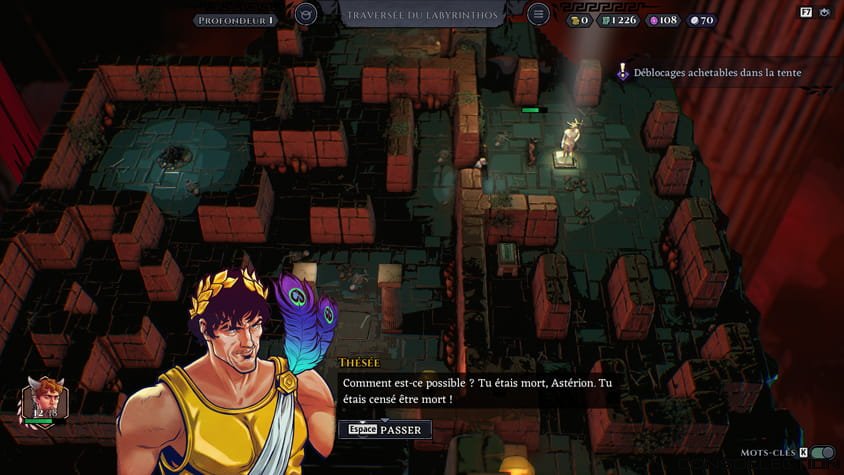Click the eye icon next to F7
The width and height of the screenshot is (844, 475).
[825, 13]
